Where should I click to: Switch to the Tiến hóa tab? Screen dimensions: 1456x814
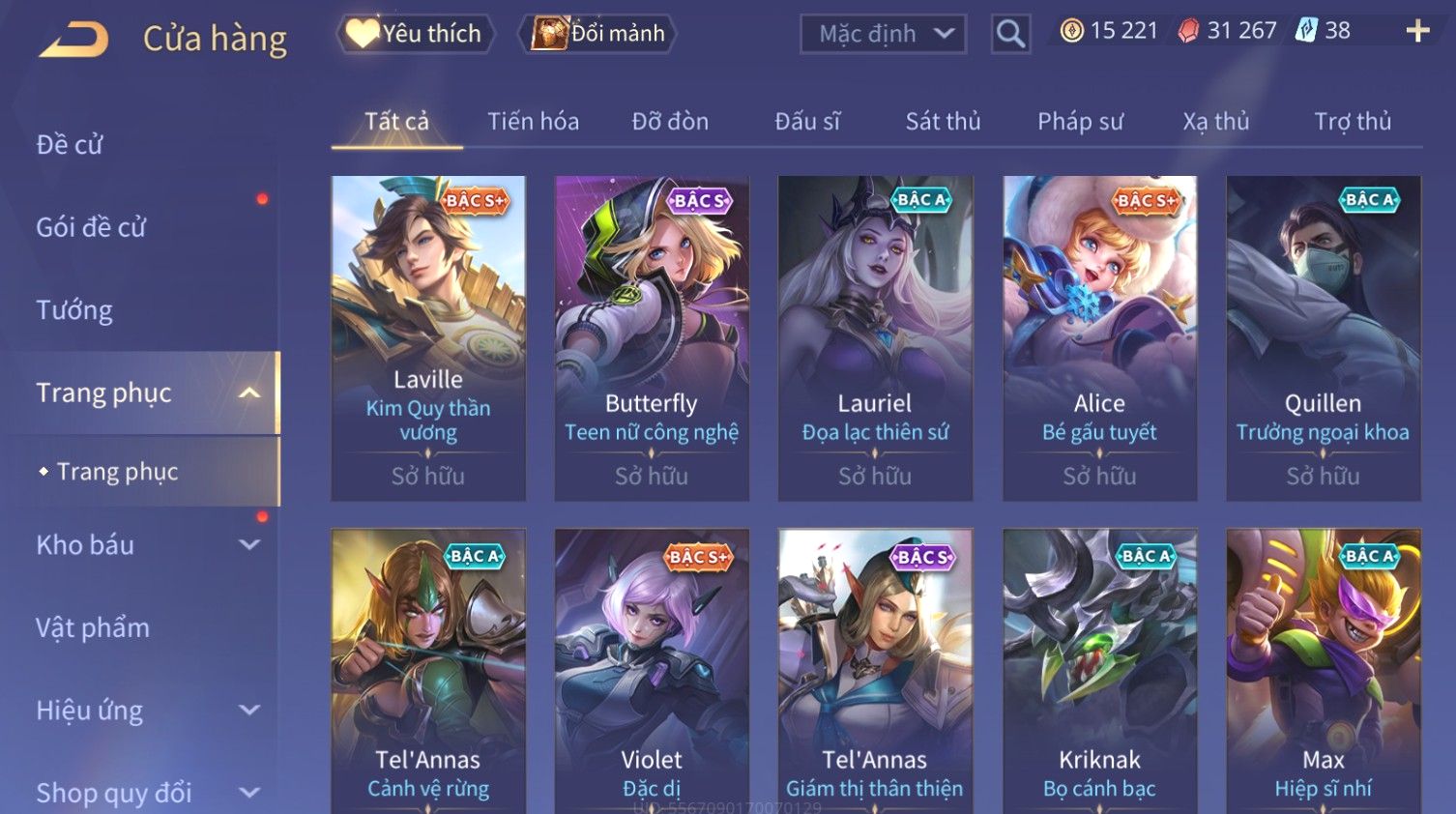(533, 121)
